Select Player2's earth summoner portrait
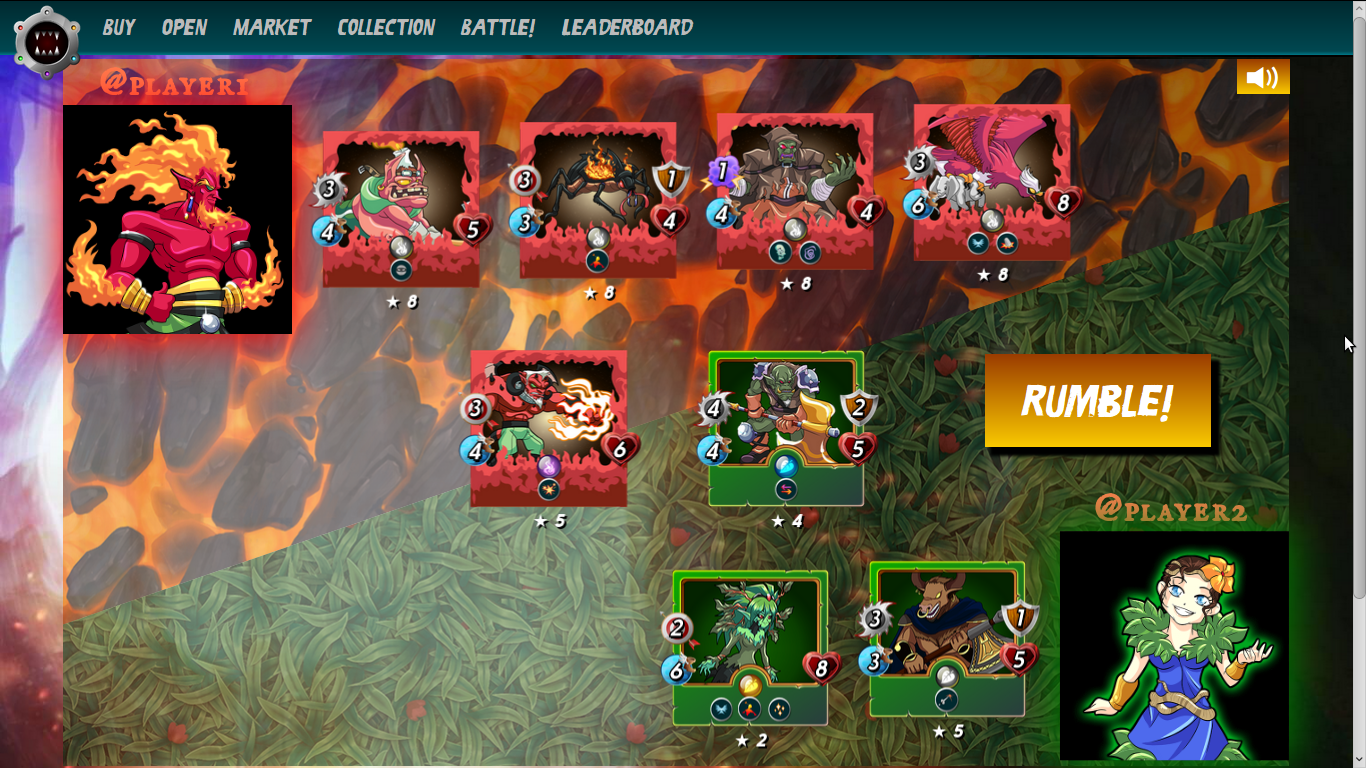Viewport: 1366px width, 768px height. tap(1173, 645)
